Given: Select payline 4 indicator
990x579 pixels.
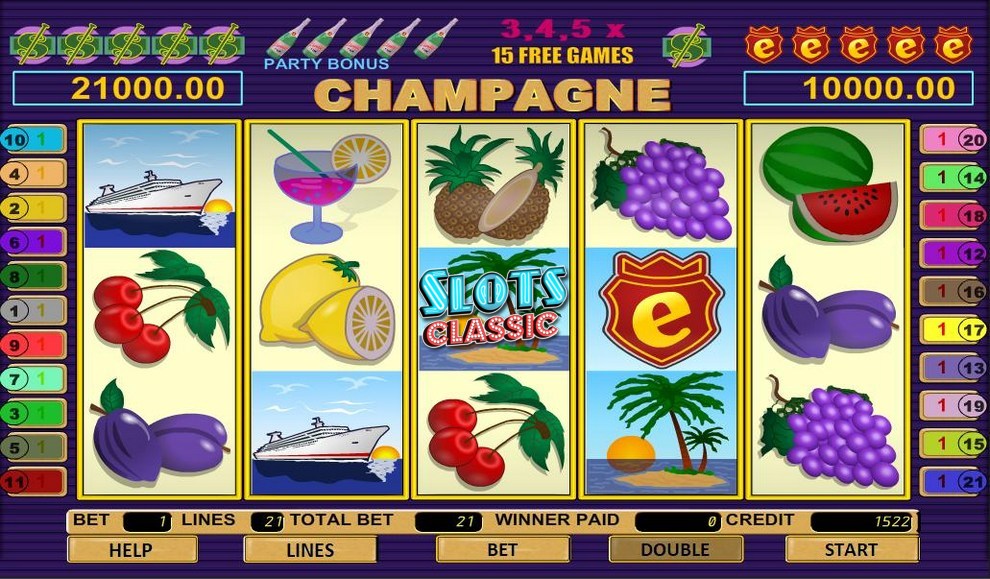Looking at the screenshot, I should (x=33, y=174).
